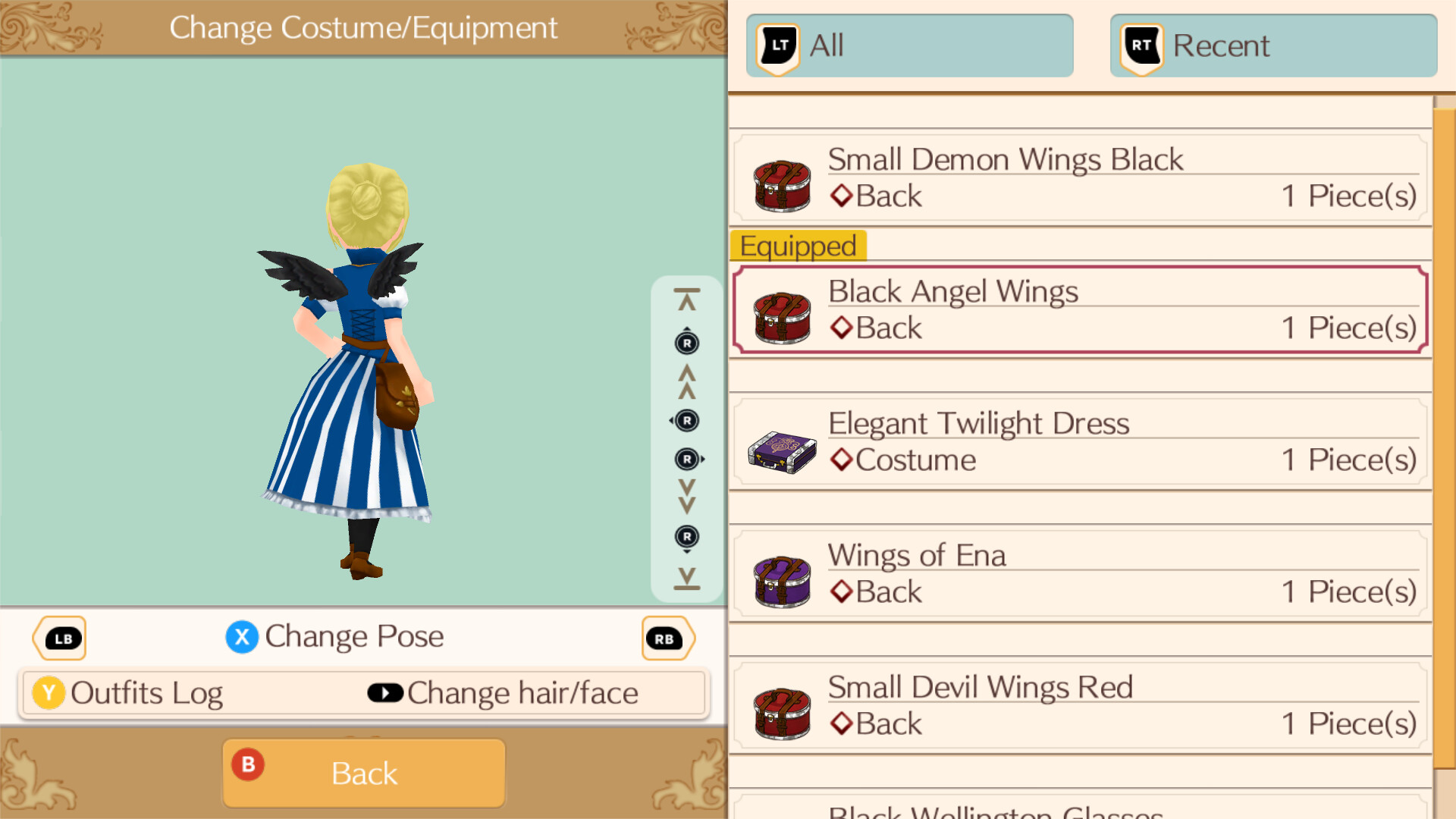Switch to the All tab
This screenshot has height=819, width=1456.
tap(910, 45)
